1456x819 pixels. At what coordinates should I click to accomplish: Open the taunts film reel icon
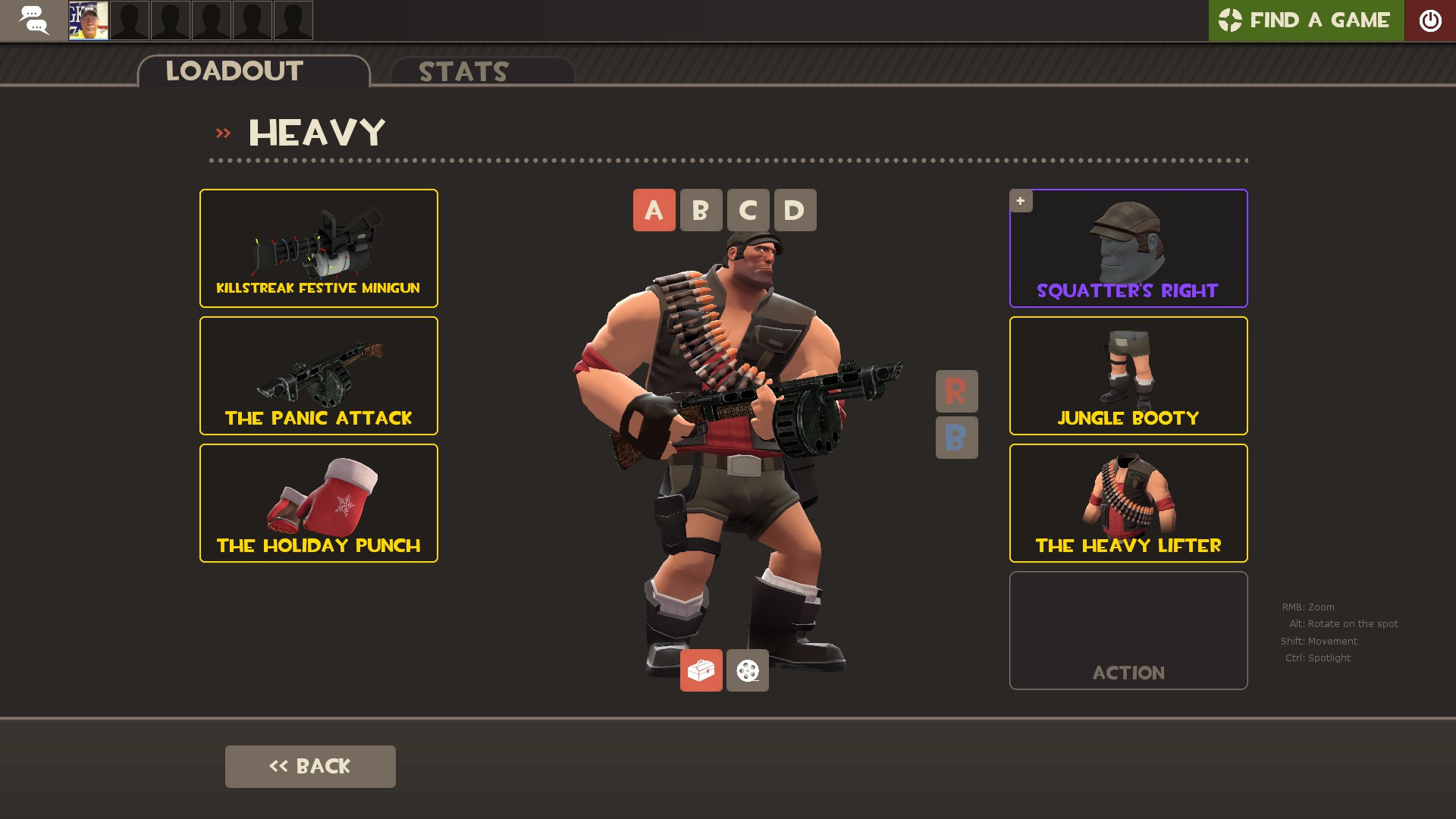pyautogui.click(x=747, y=670)
